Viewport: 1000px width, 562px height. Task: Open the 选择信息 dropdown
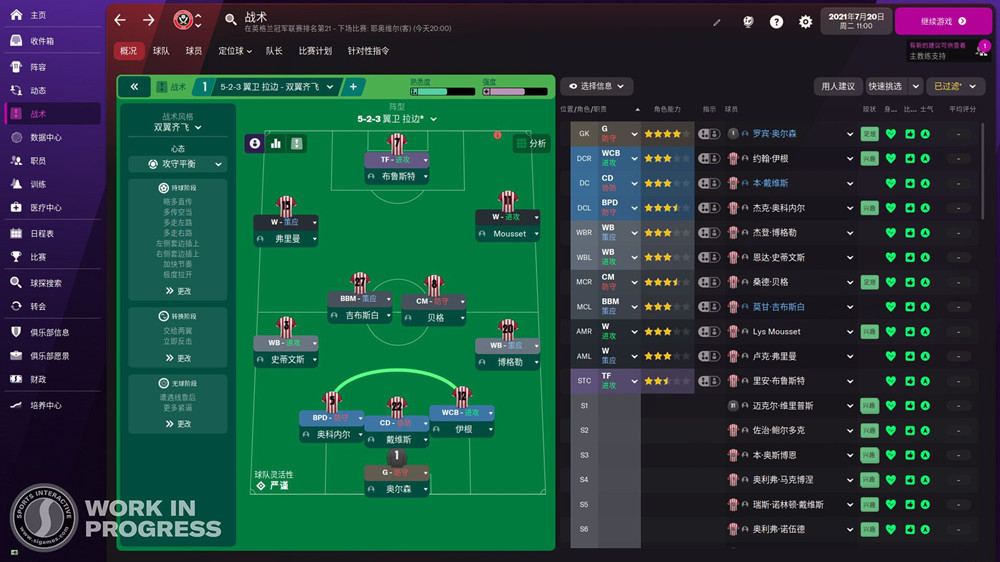click(596, 86)
